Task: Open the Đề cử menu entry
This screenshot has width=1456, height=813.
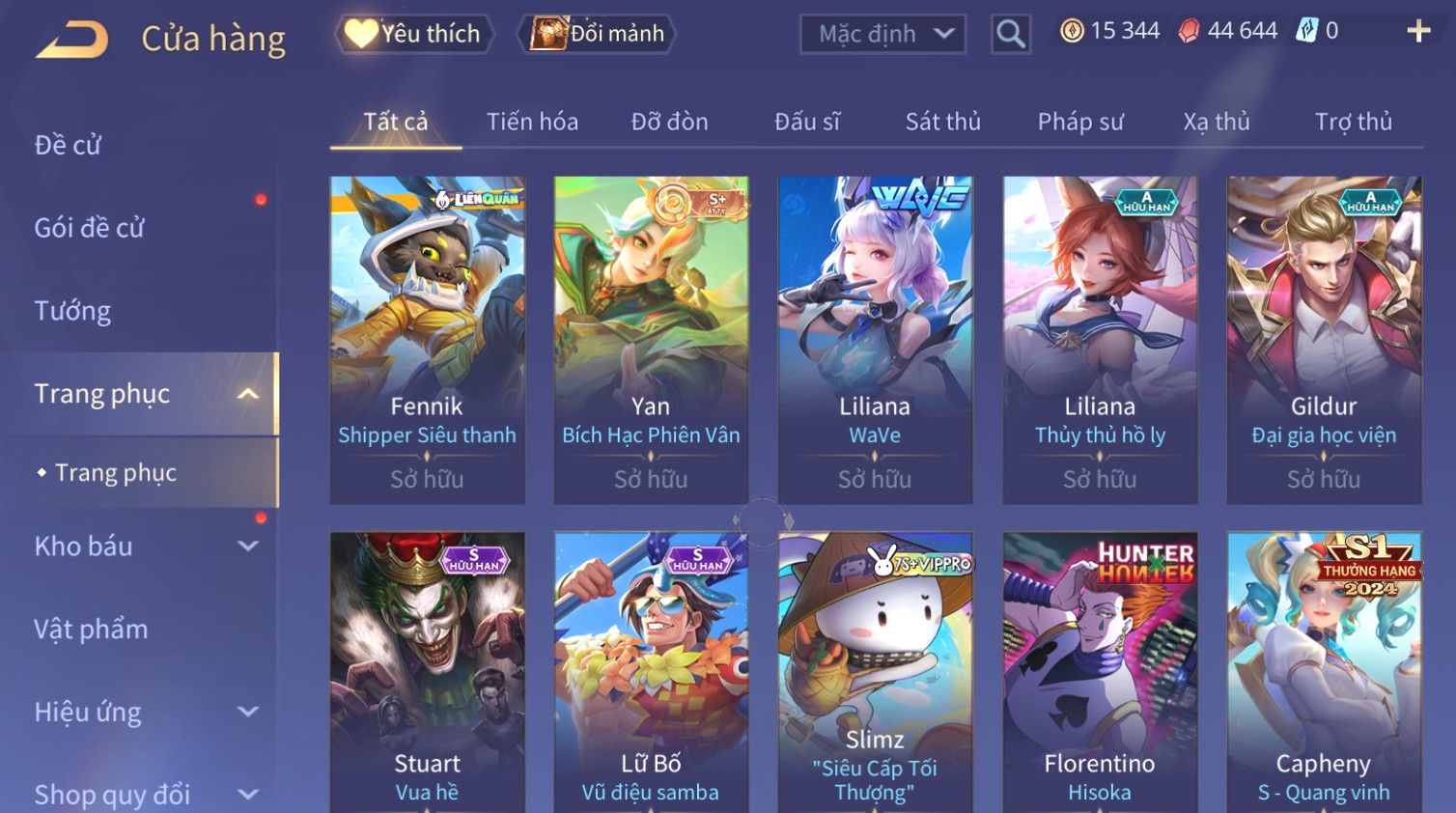Action: click(x=68, y=145)
